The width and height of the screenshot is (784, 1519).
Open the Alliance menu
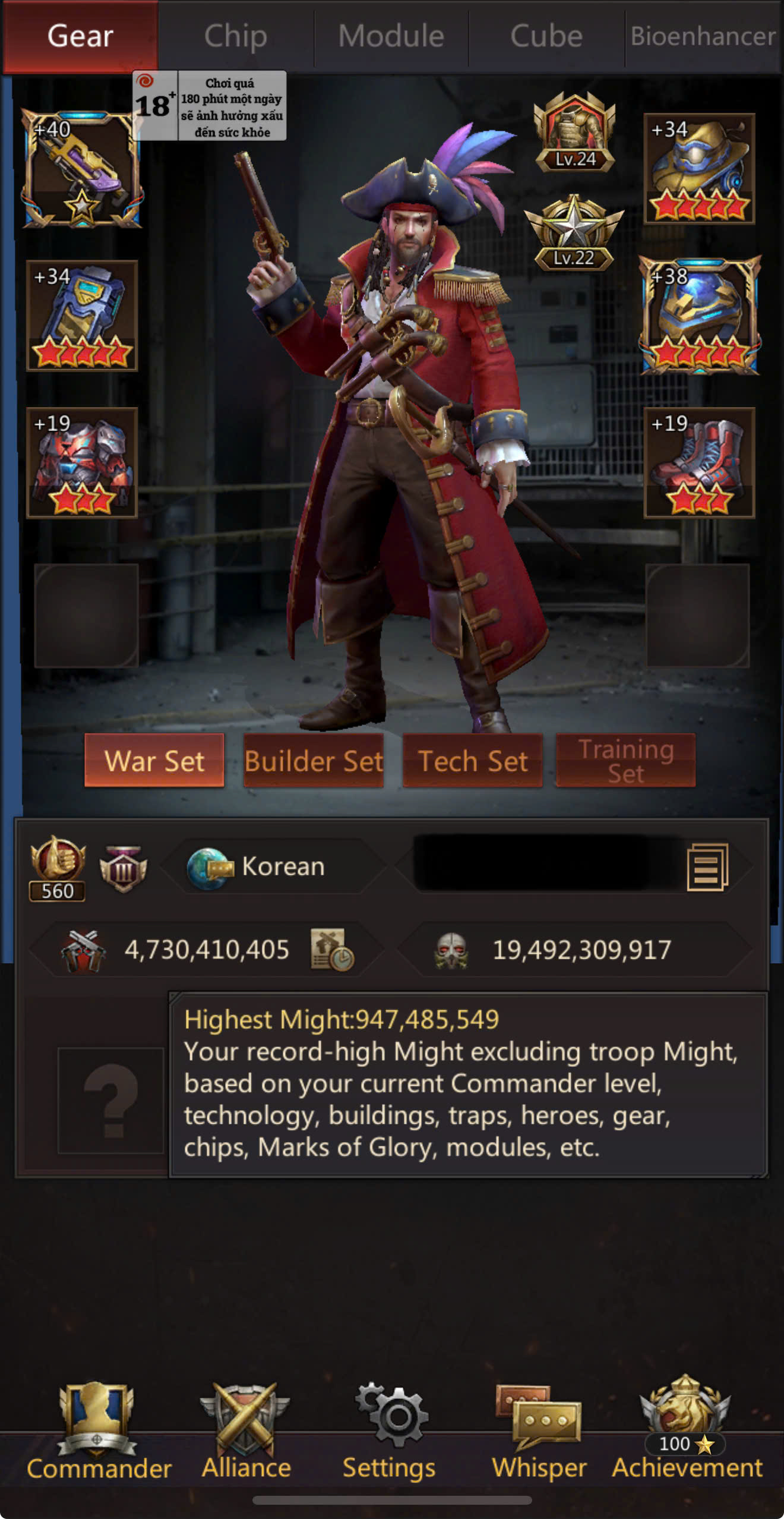[246, 1432]
